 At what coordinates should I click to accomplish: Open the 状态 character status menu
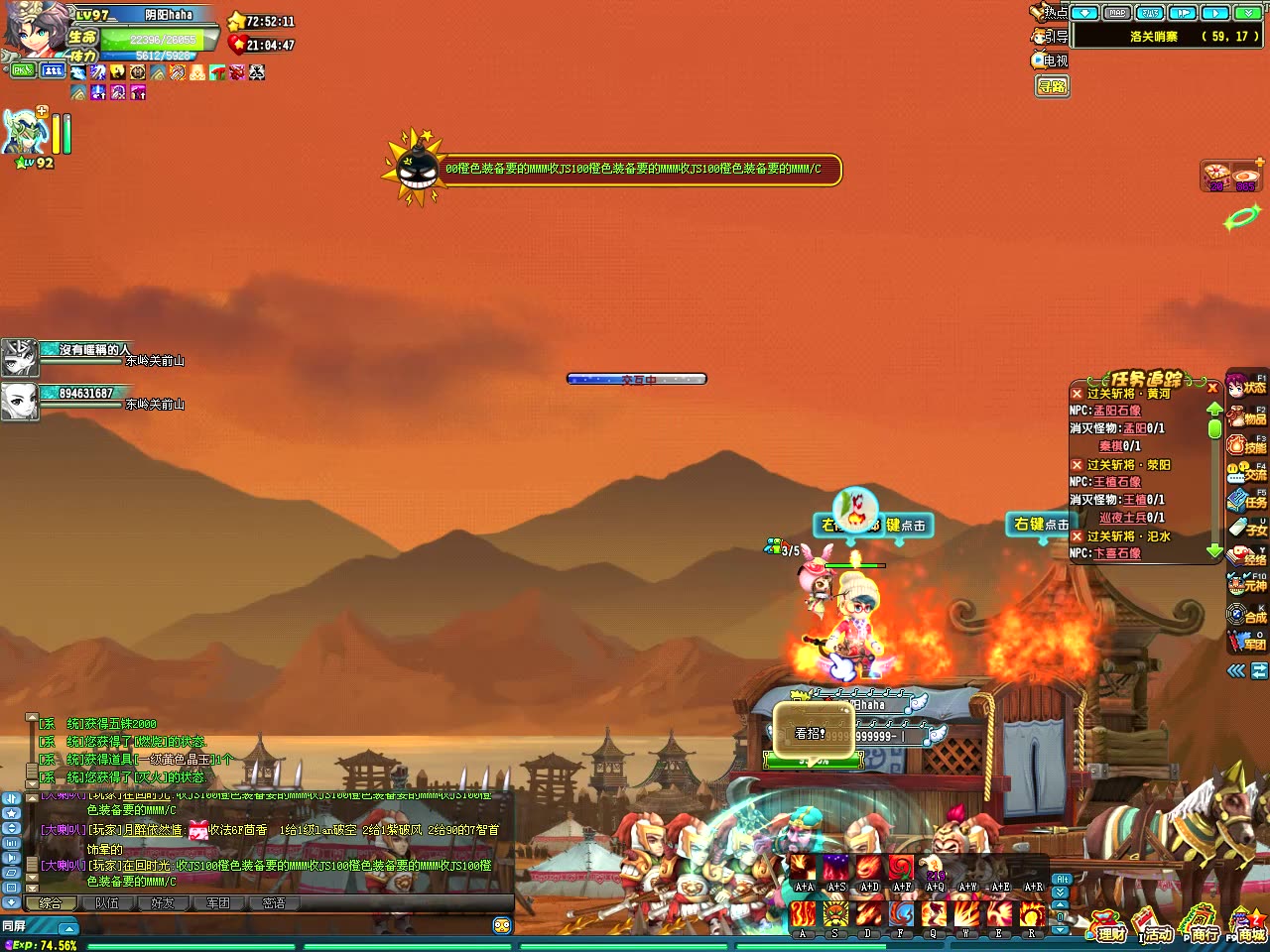point(1246,386)
